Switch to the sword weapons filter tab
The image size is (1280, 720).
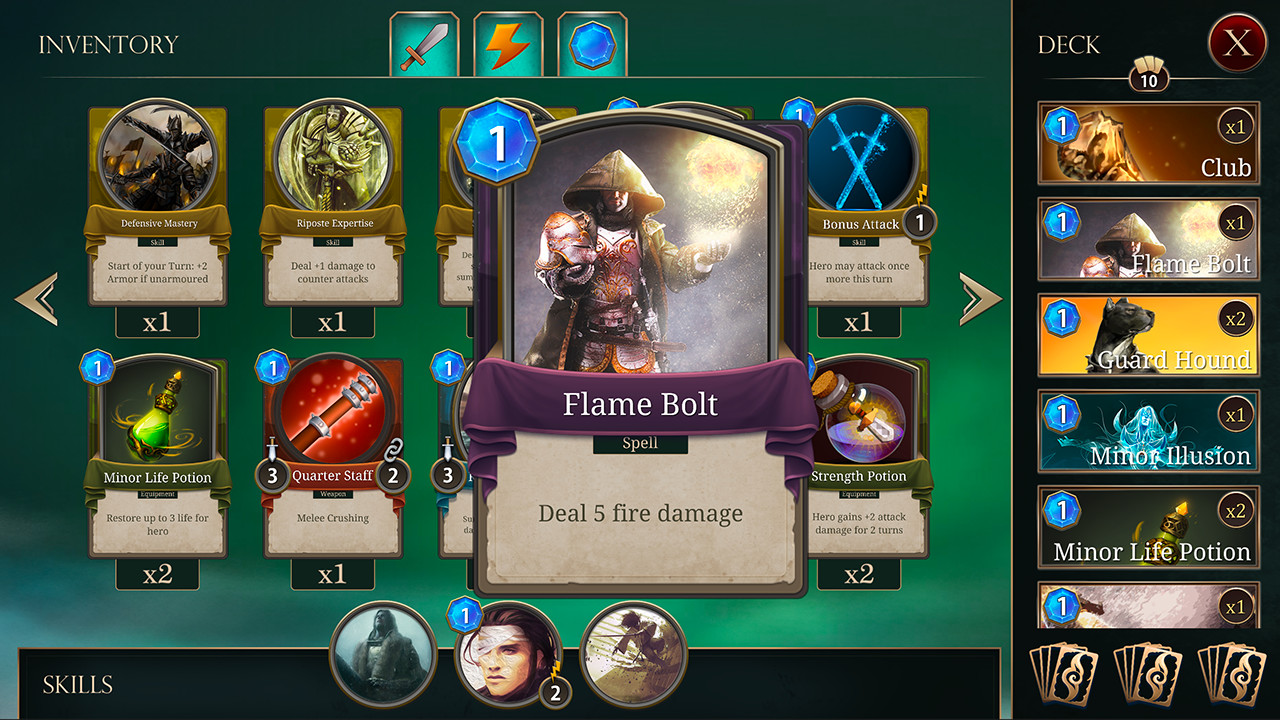pos(427,43)
